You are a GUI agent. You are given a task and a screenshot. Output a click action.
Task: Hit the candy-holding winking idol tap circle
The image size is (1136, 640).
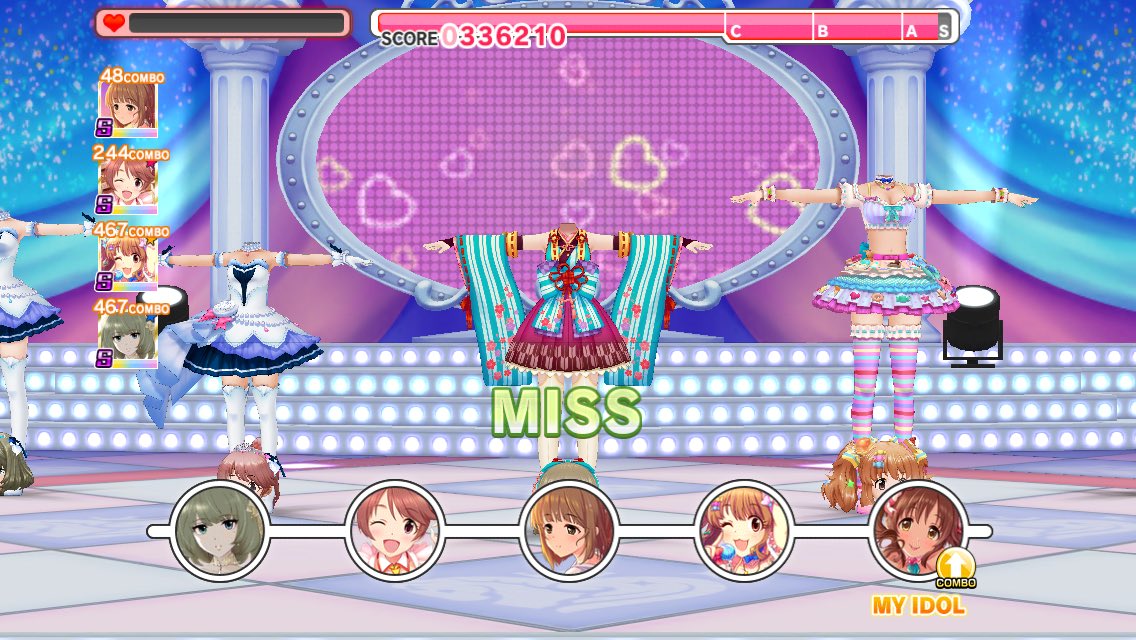[743, 530]
